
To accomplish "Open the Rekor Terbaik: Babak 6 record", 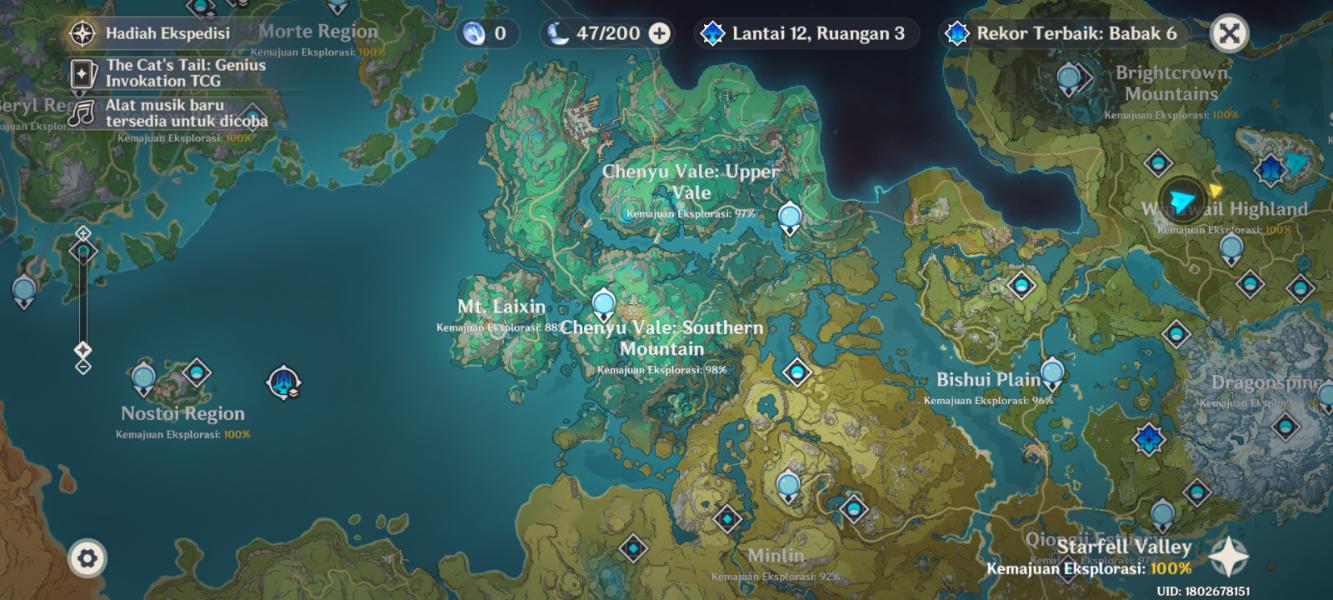I will click(x=1065, y=33).
